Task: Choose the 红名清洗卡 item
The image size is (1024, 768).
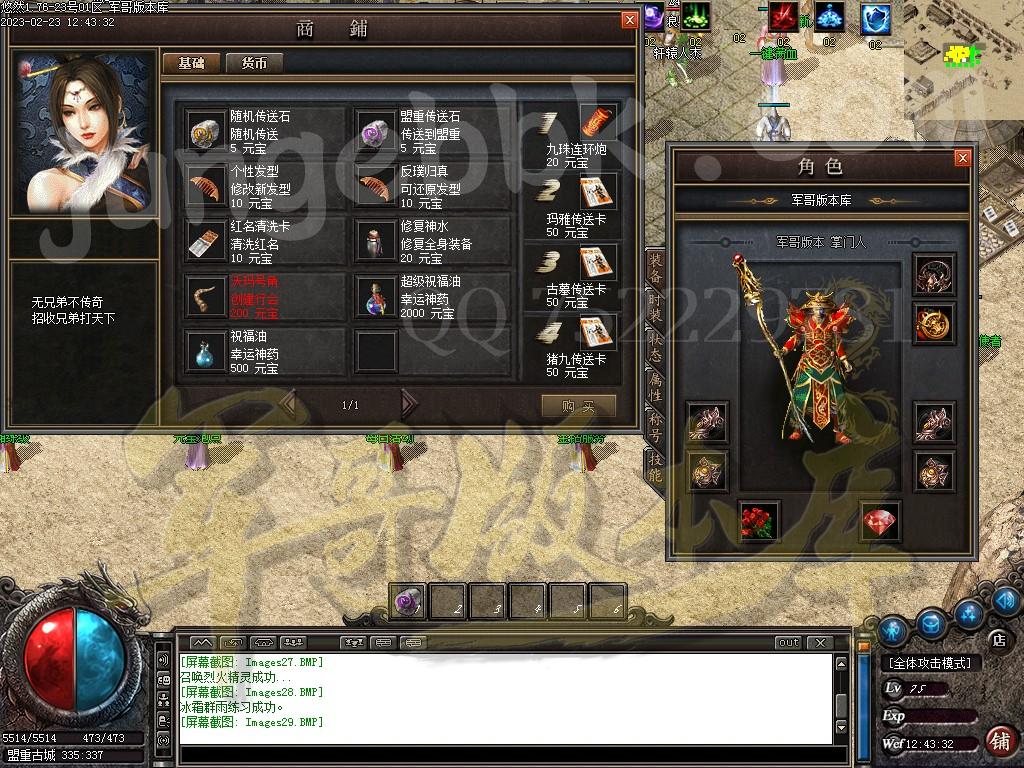Action: 206,240
